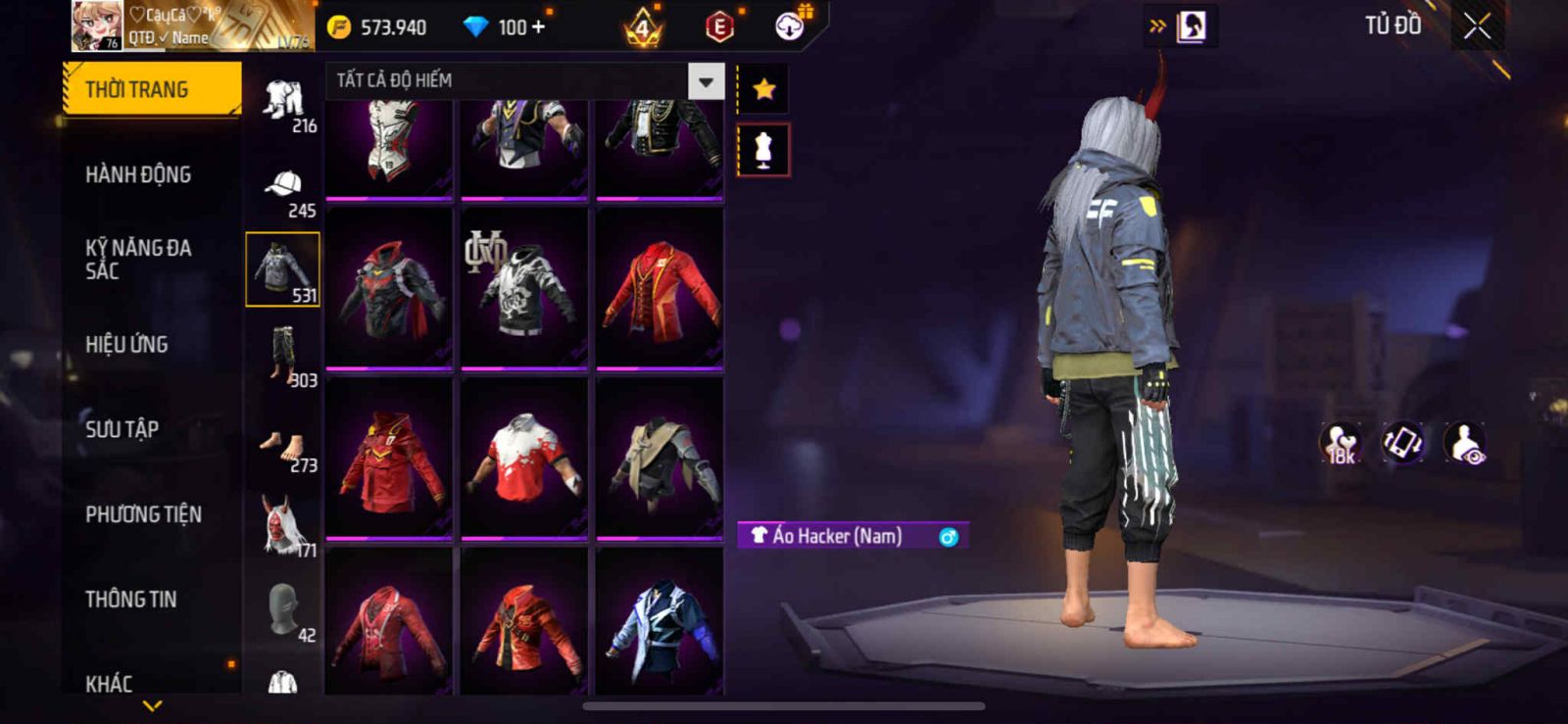Open the Thời Trang tab
The image size is (1568, 724).
point(151,89)
